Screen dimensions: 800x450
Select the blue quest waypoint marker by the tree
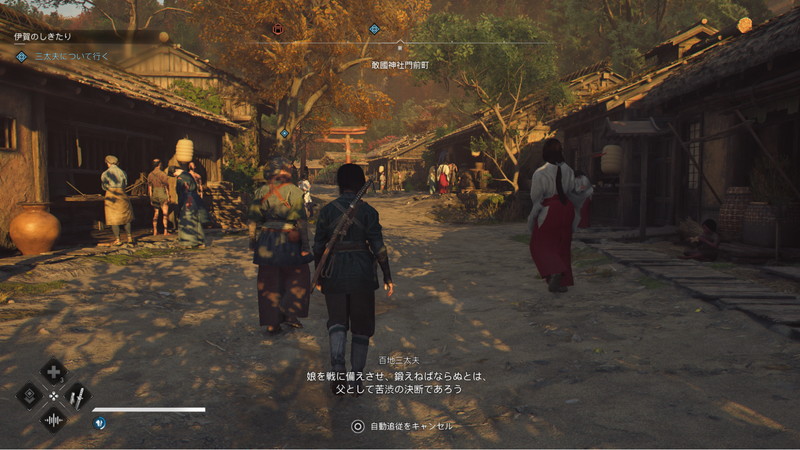[x=284, y=133]
